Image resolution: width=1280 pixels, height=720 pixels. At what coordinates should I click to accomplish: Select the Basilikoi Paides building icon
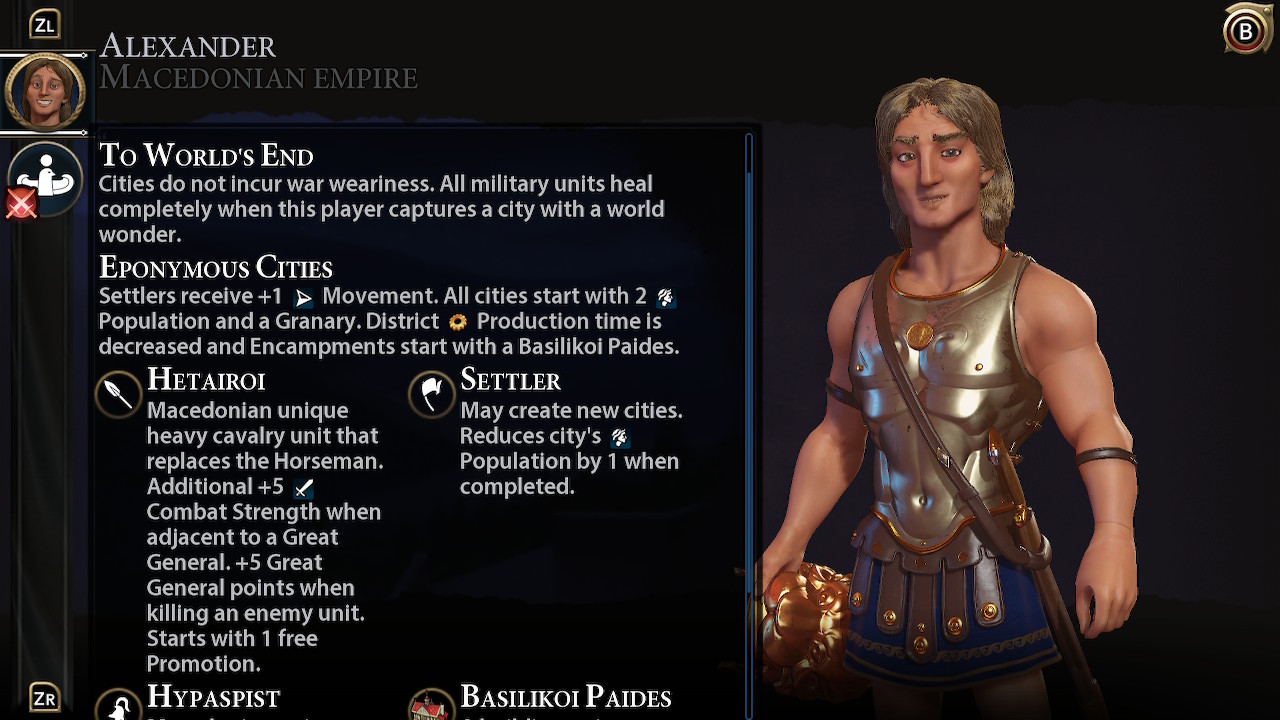click(431, 706)
